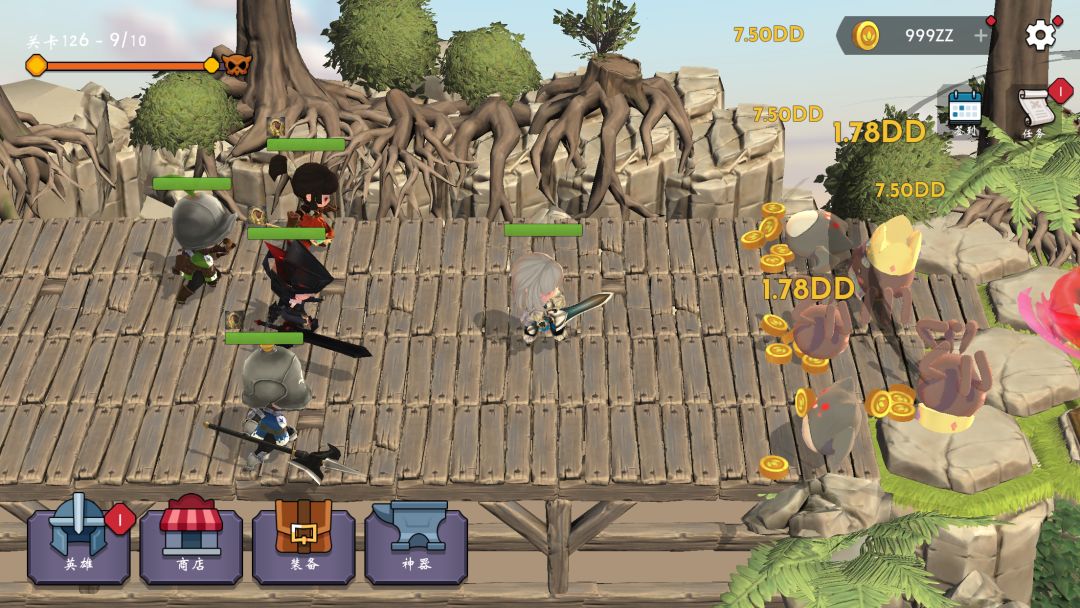The width and height of the screenshot is (1080, 608).
Task: Open the gear settings menu
Action: pyautogui.click(x=1040, y=35)
